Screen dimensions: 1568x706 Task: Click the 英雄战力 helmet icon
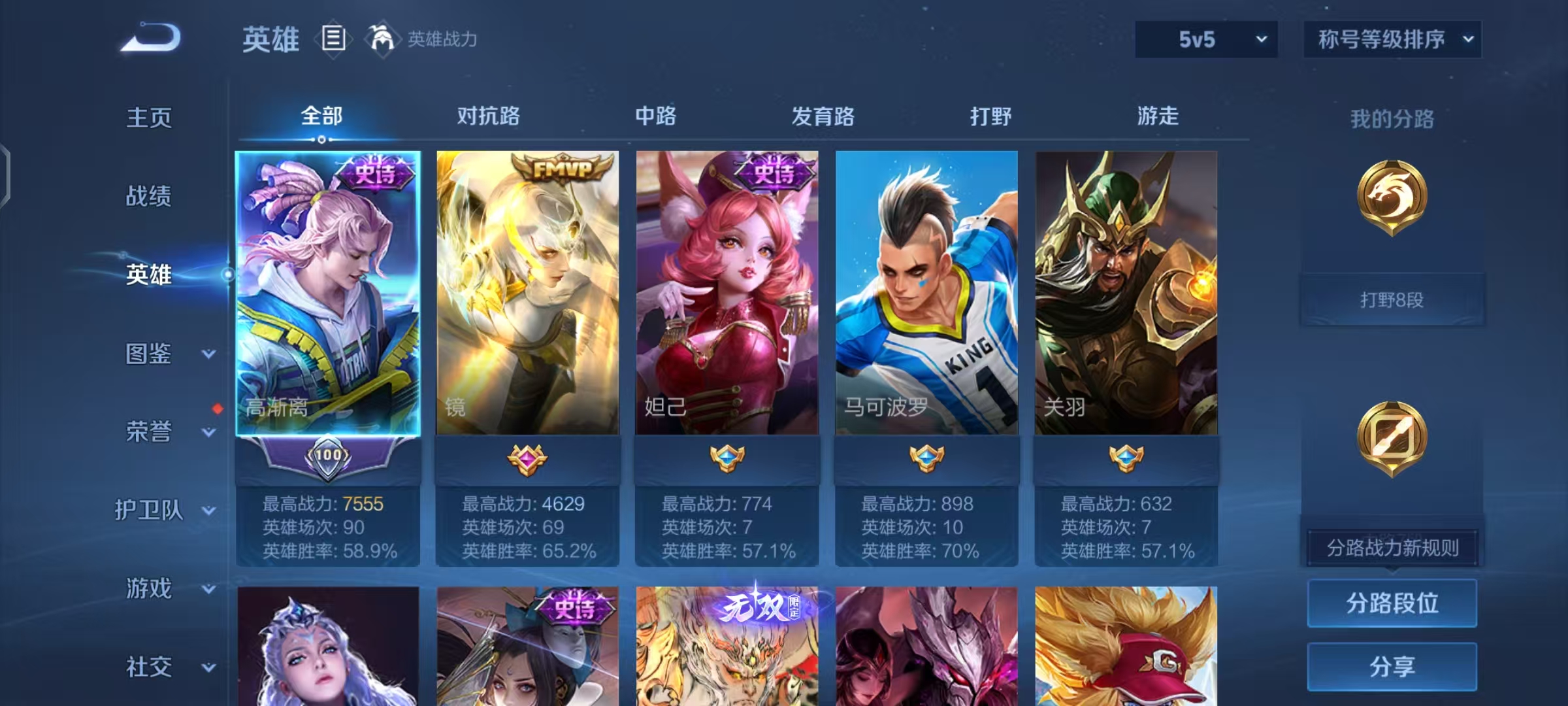click(x=382, y=39)
